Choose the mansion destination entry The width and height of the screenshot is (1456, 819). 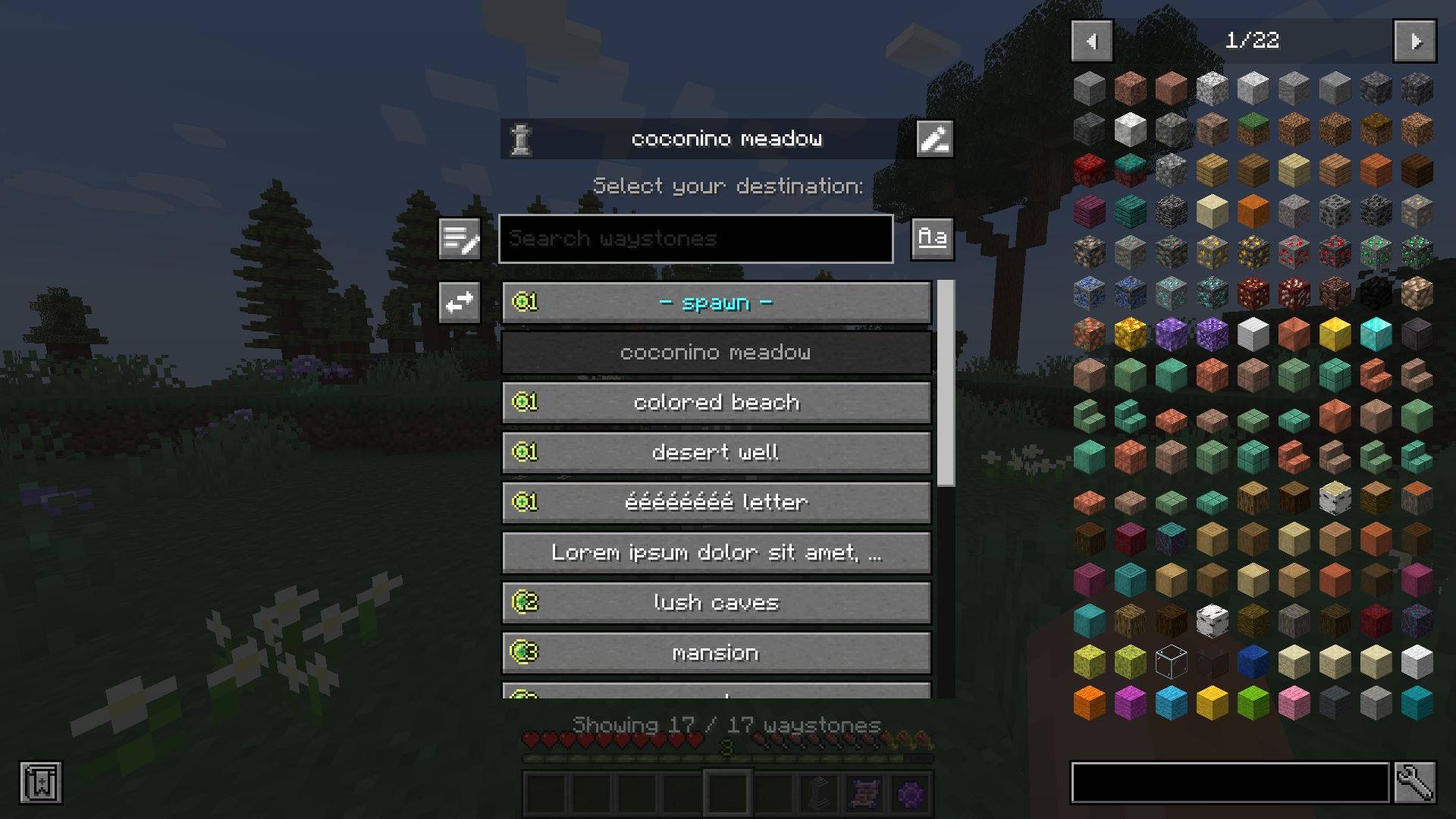716,652
